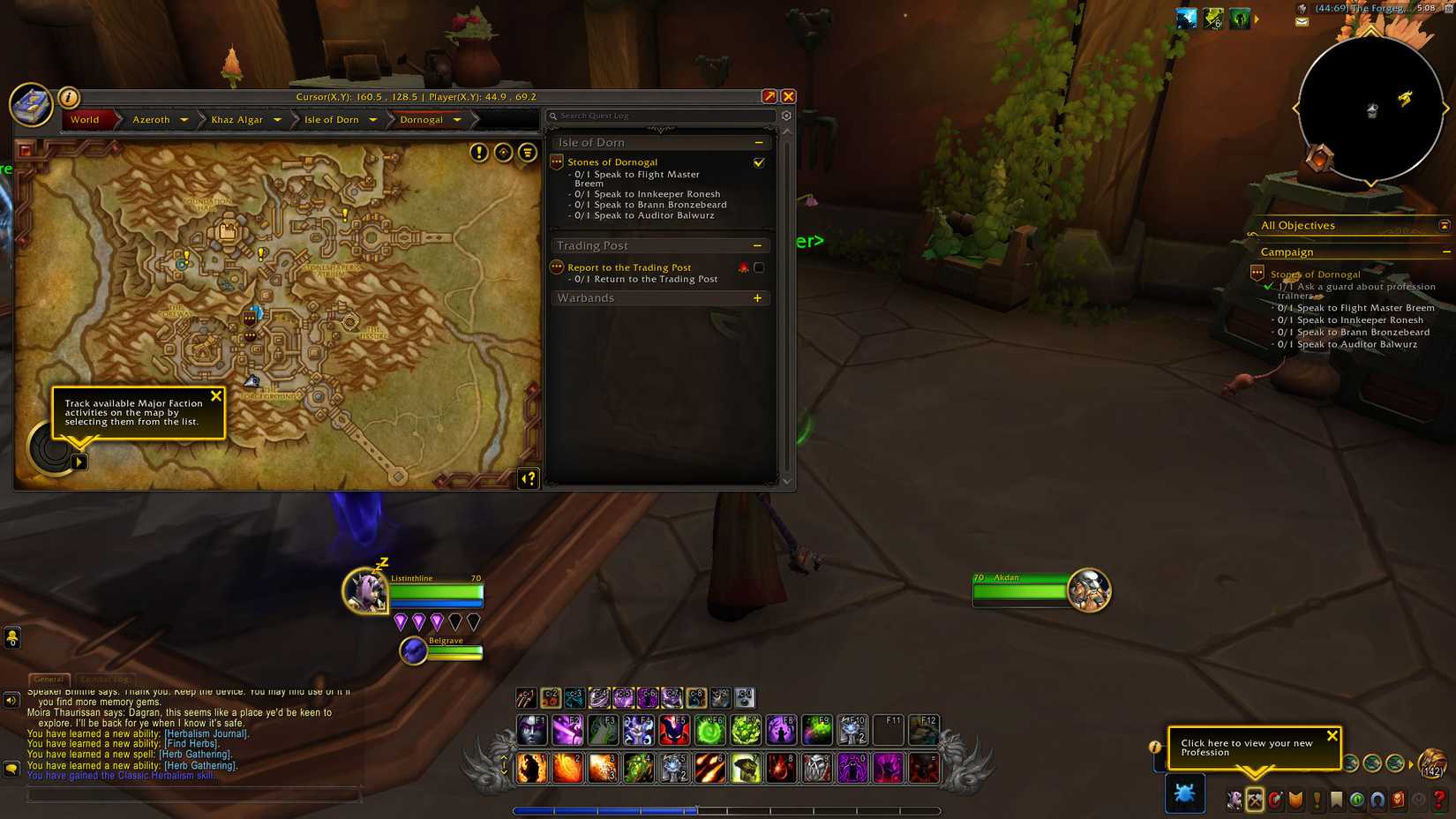
Task: Toggle quest filter icon on the map
Action: tap(526, 153)
